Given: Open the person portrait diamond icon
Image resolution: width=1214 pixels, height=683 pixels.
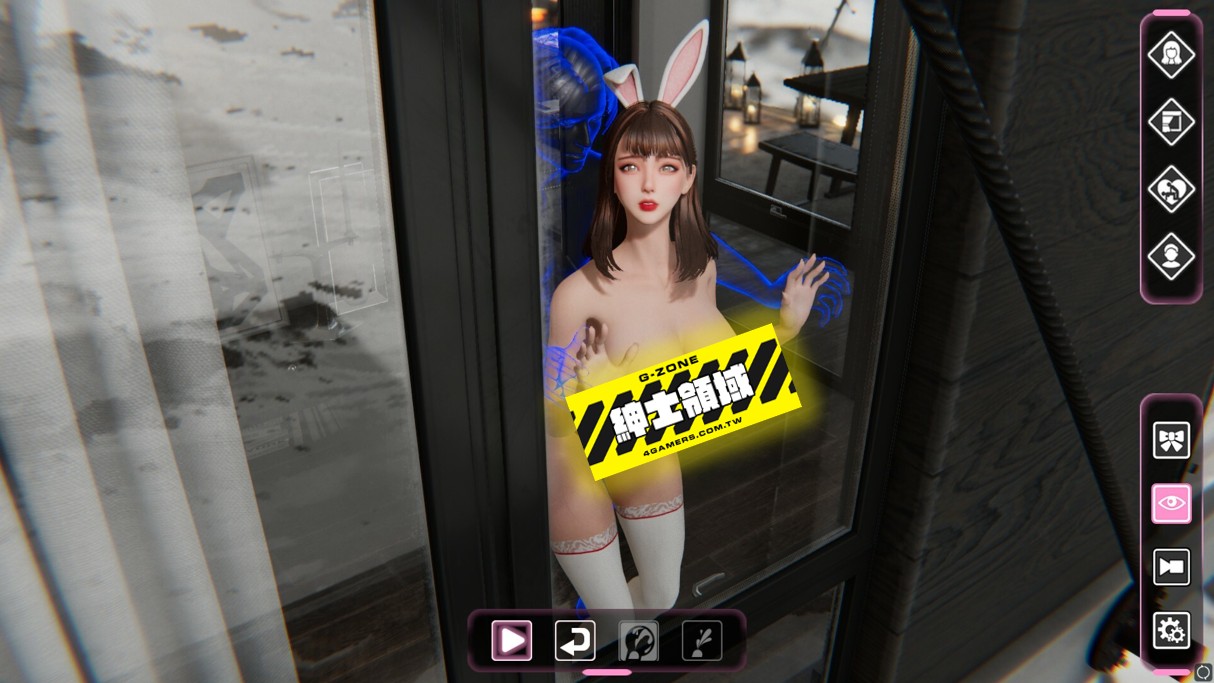Looking at the screenshot, I should 1171,256.
